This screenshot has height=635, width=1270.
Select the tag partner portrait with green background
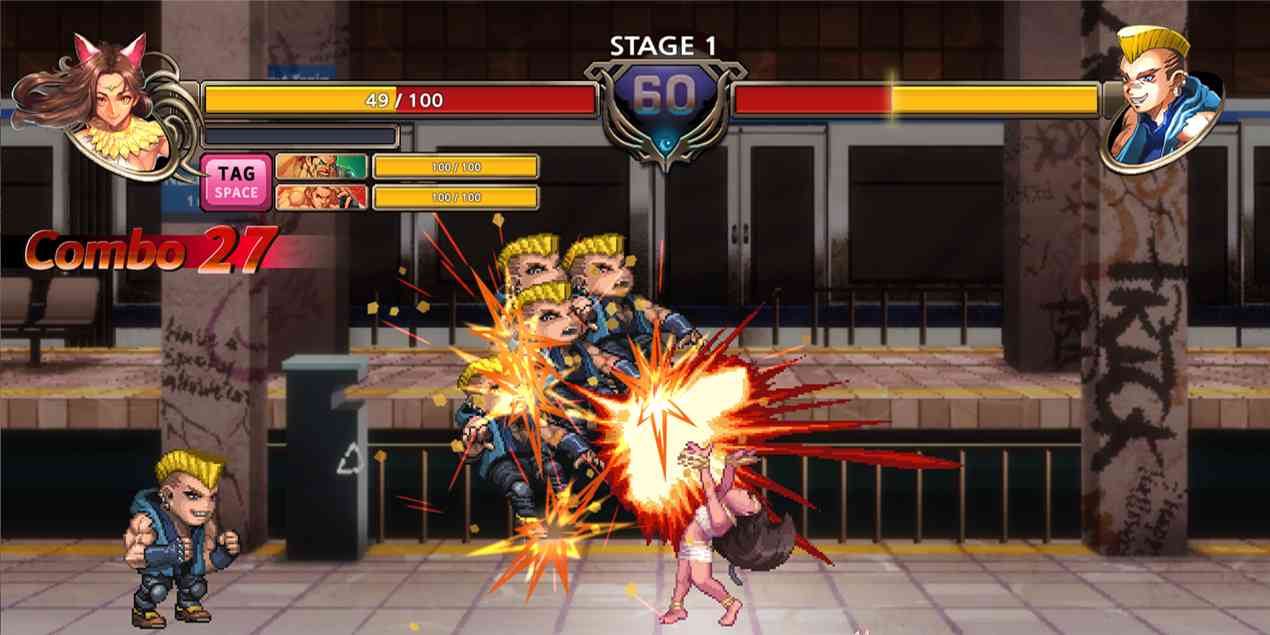[x=321, y=166]
